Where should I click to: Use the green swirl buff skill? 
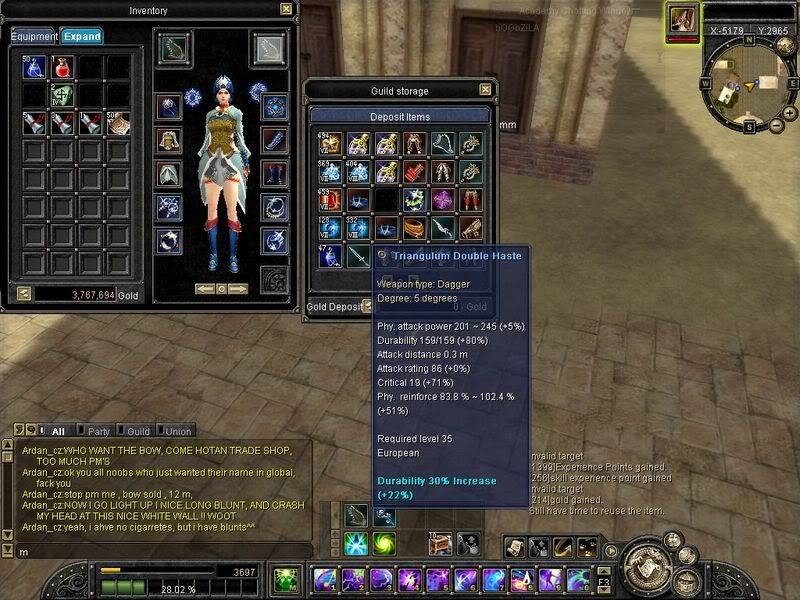[x=384, y=543]
